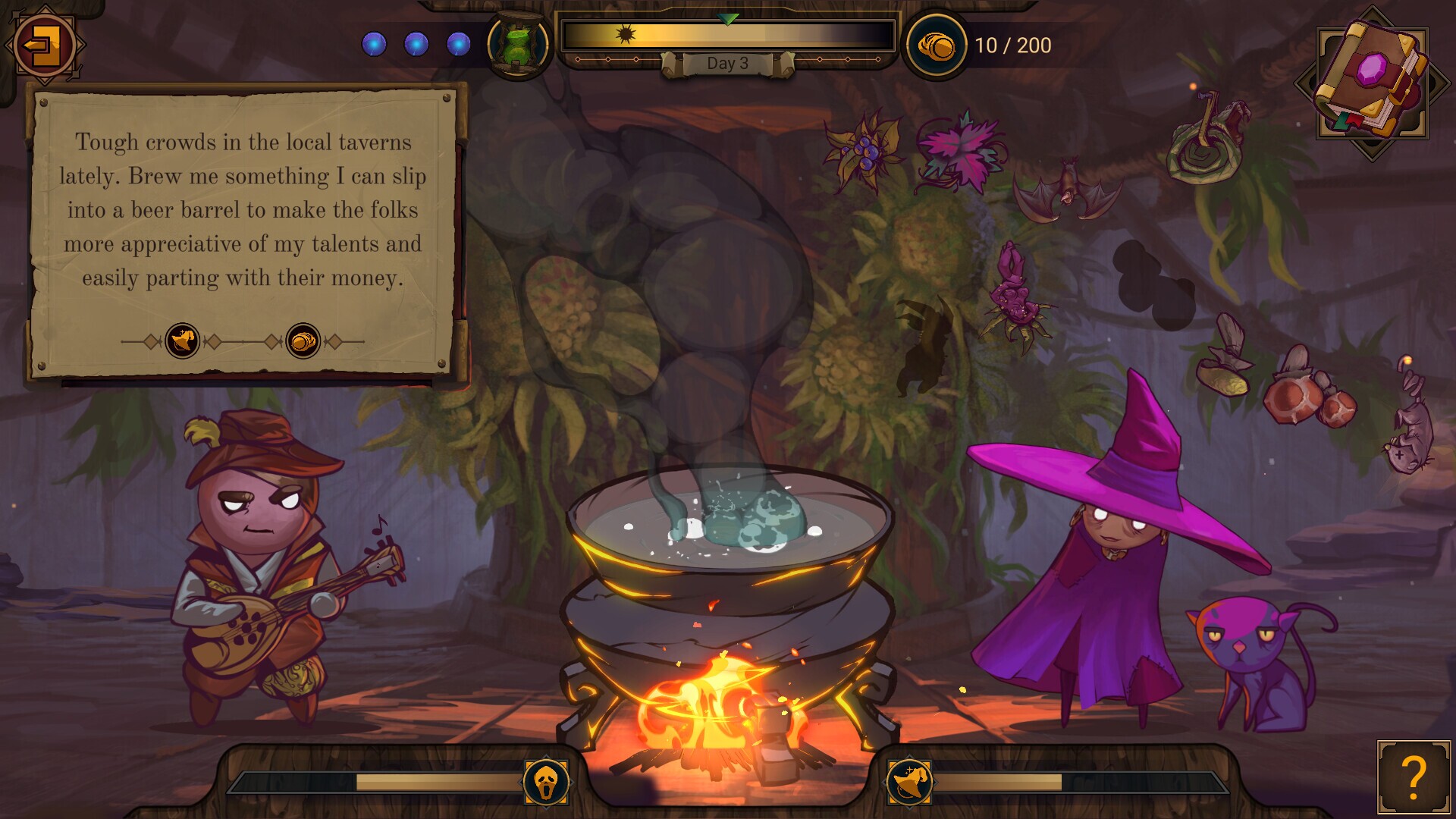This screenshot has height=819, width=1456.
Task: Open the help menu via the question mark button
Action: point(1414,778)
